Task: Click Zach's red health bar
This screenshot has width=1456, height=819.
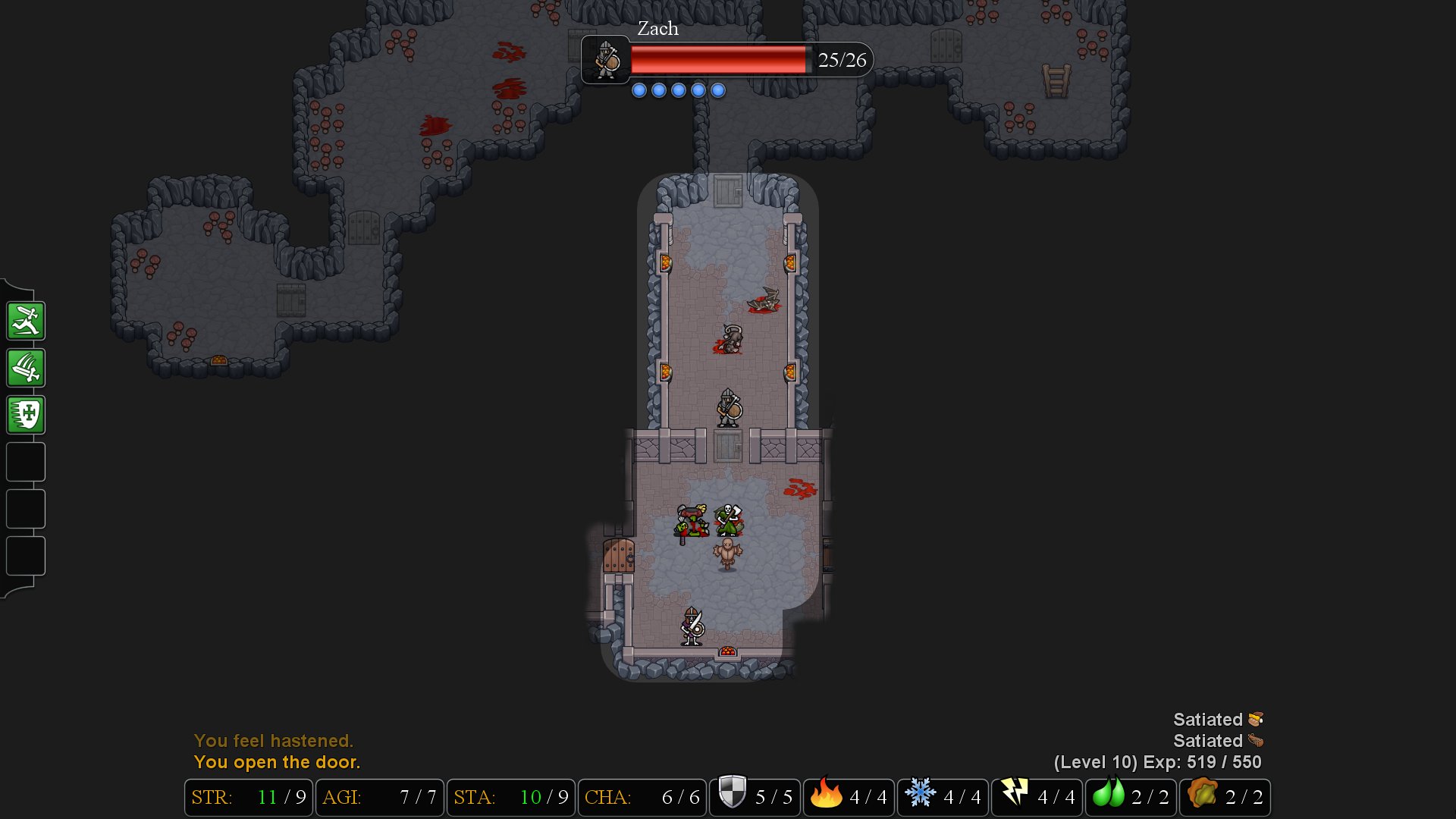Action: click(720, 60)
